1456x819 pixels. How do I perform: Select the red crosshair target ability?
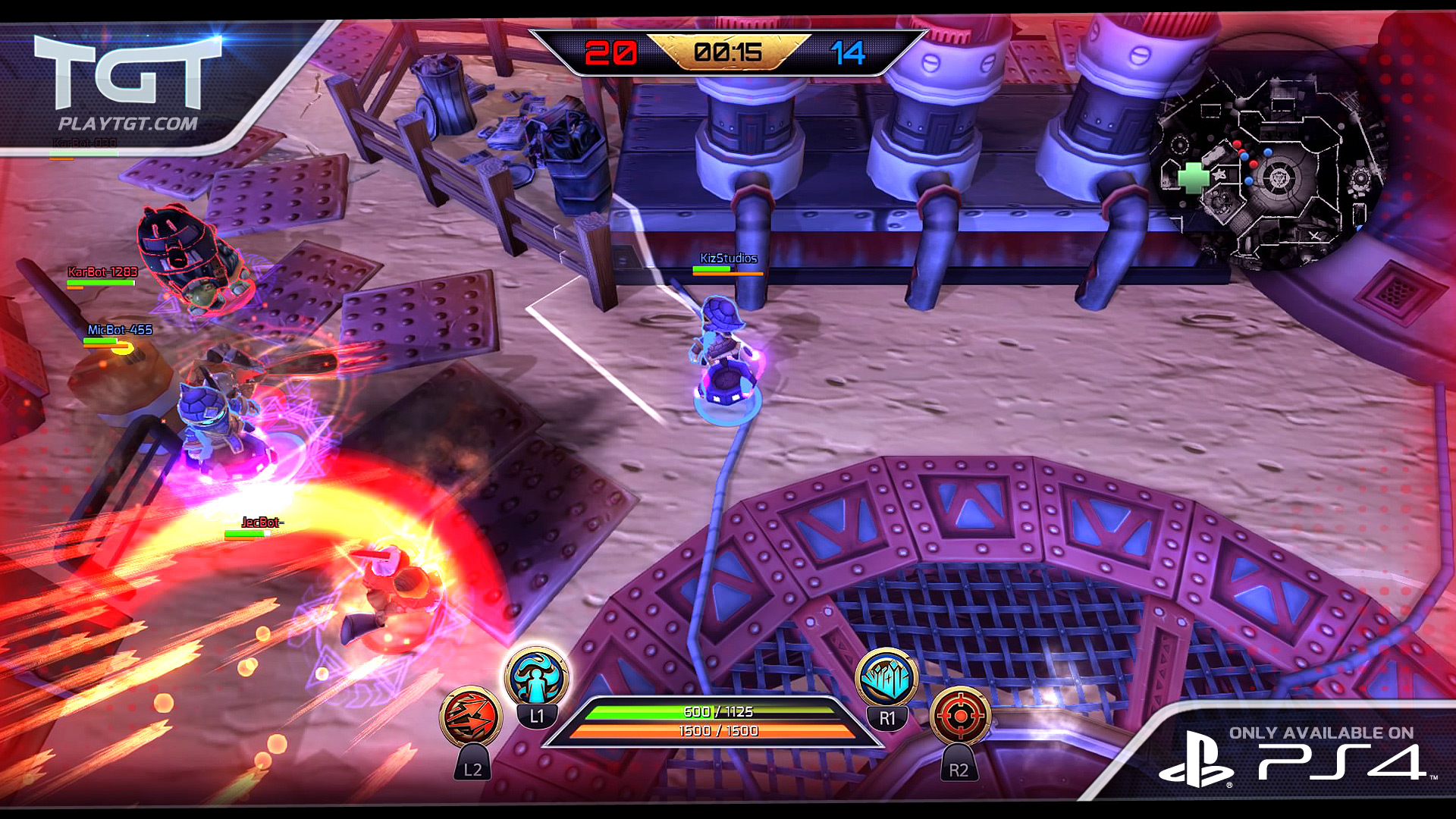[959, 716]
